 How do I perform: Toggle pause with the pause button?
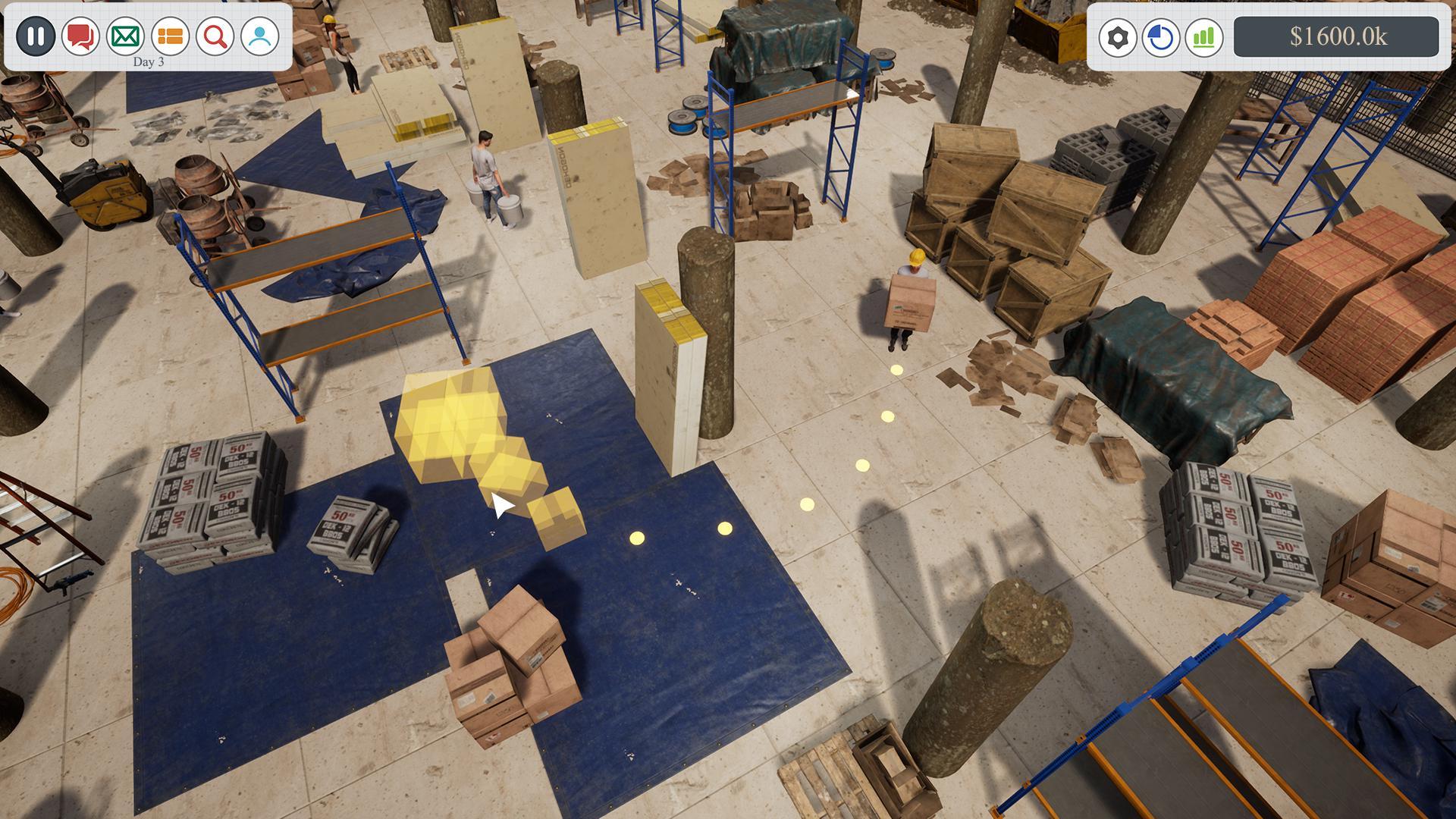coord(35,34)
